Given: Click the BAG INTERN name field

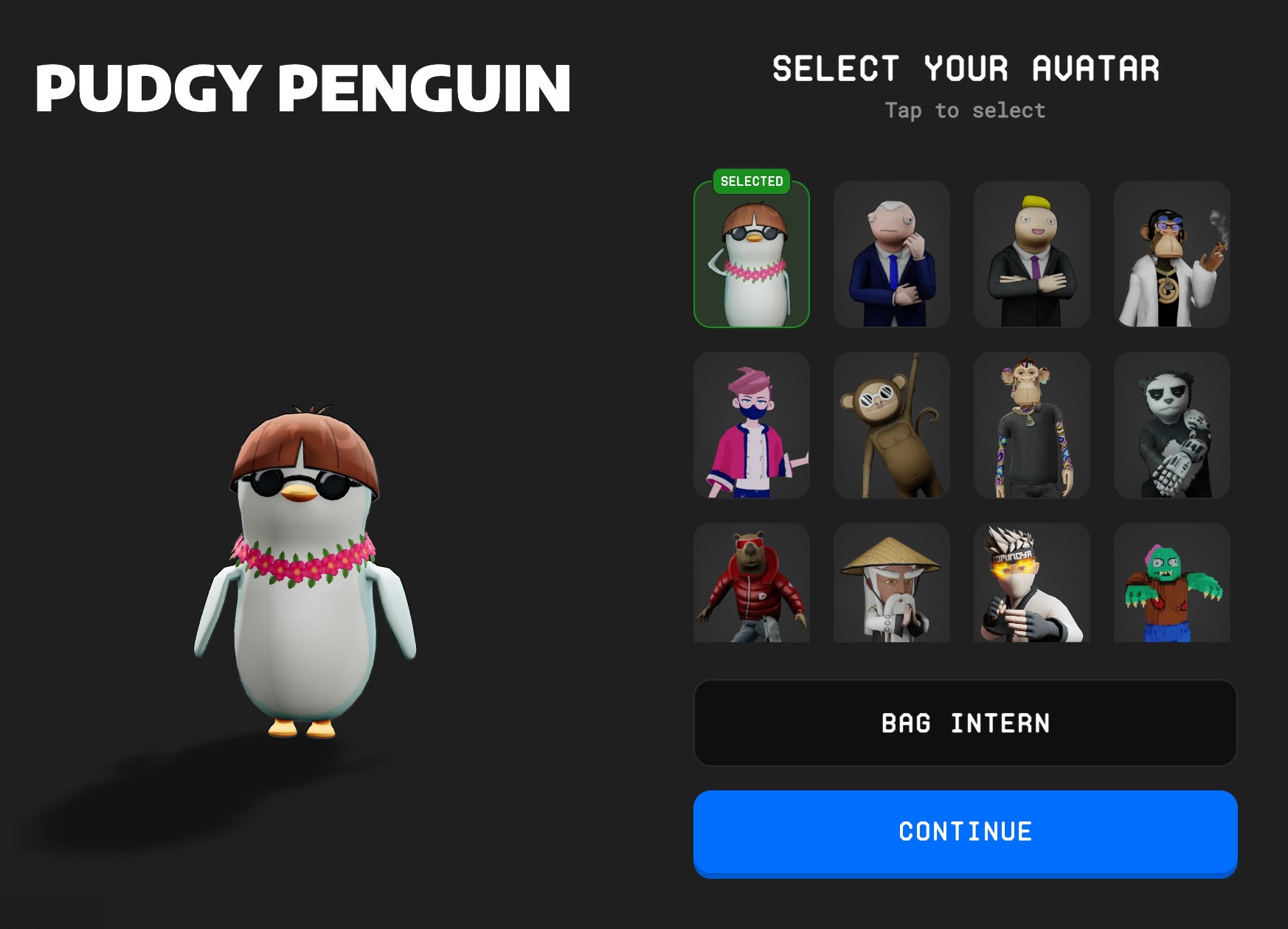Looking at the screenshot, I should [965, 723].
